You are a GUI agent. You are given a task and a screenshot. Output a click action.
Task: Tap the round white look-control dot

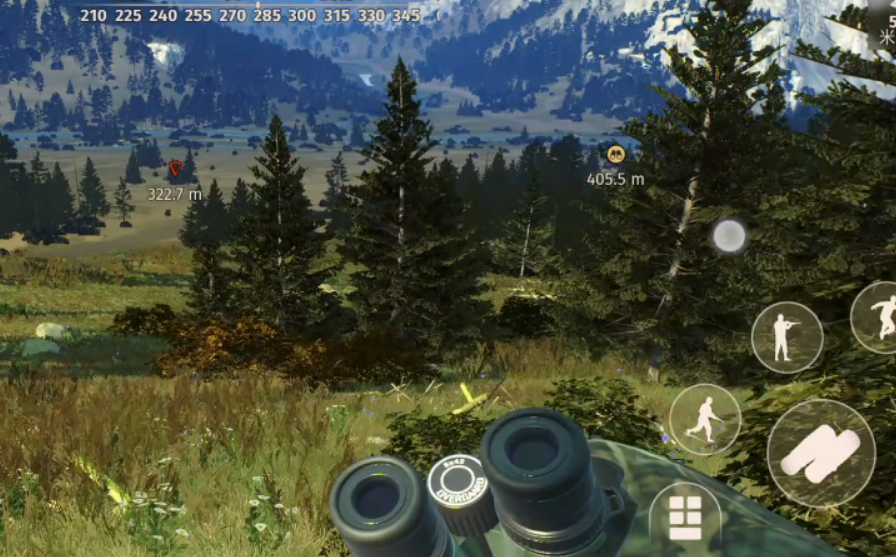(729, 236)
